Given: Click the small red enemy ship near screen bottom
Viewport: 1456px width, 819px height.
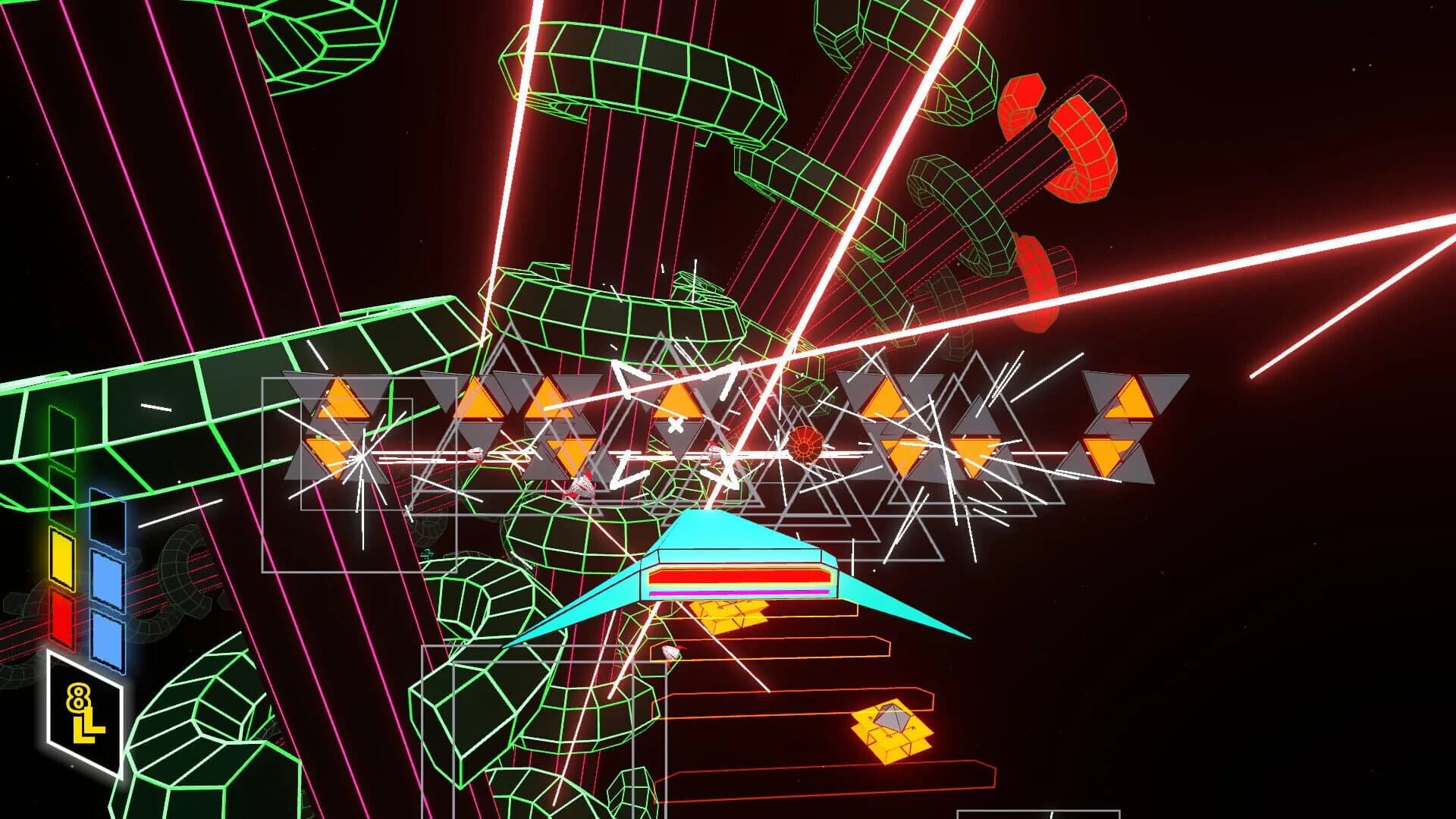Looking at the screenshot, I should tap(672, 652).
